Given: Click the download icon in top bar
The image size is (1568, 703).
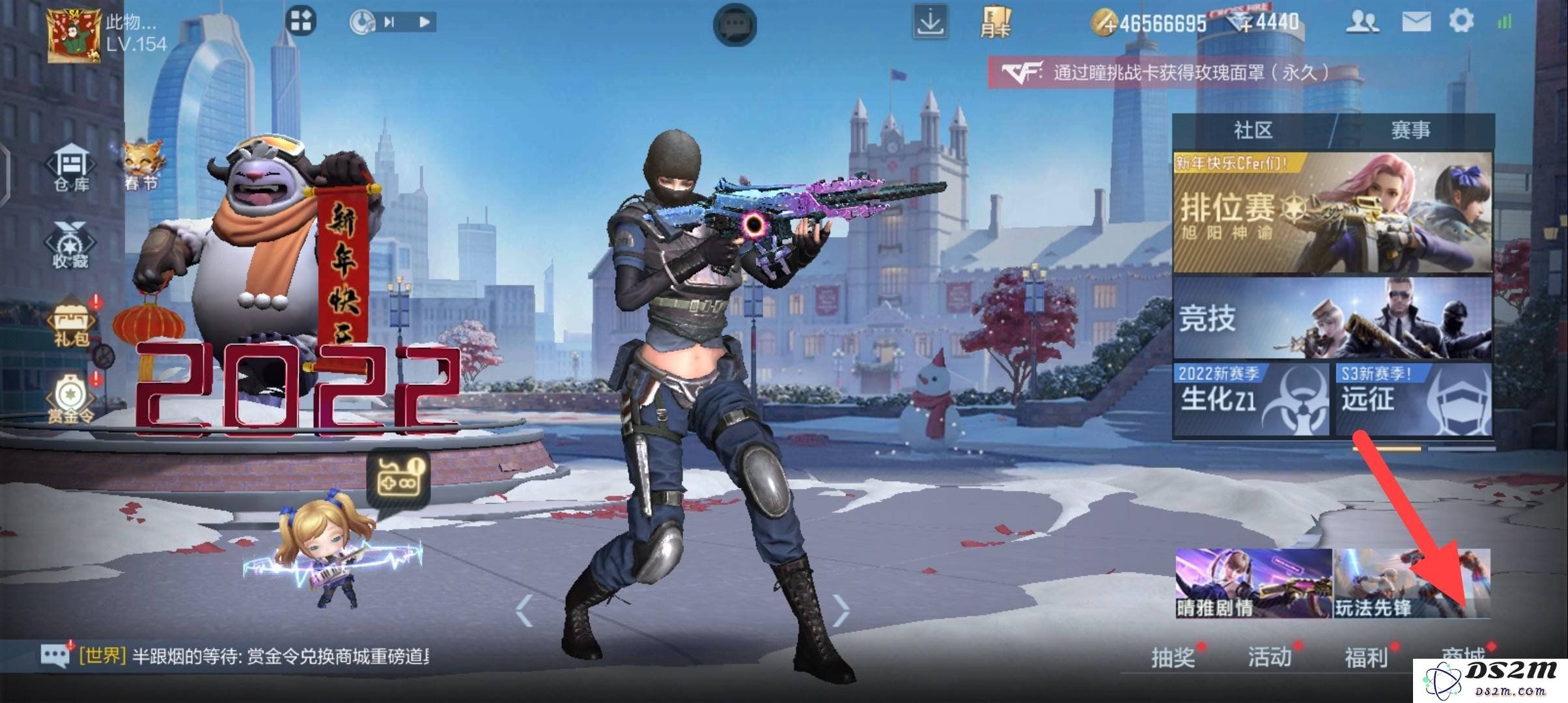Looking at the screenshot, I should [929, 23].
